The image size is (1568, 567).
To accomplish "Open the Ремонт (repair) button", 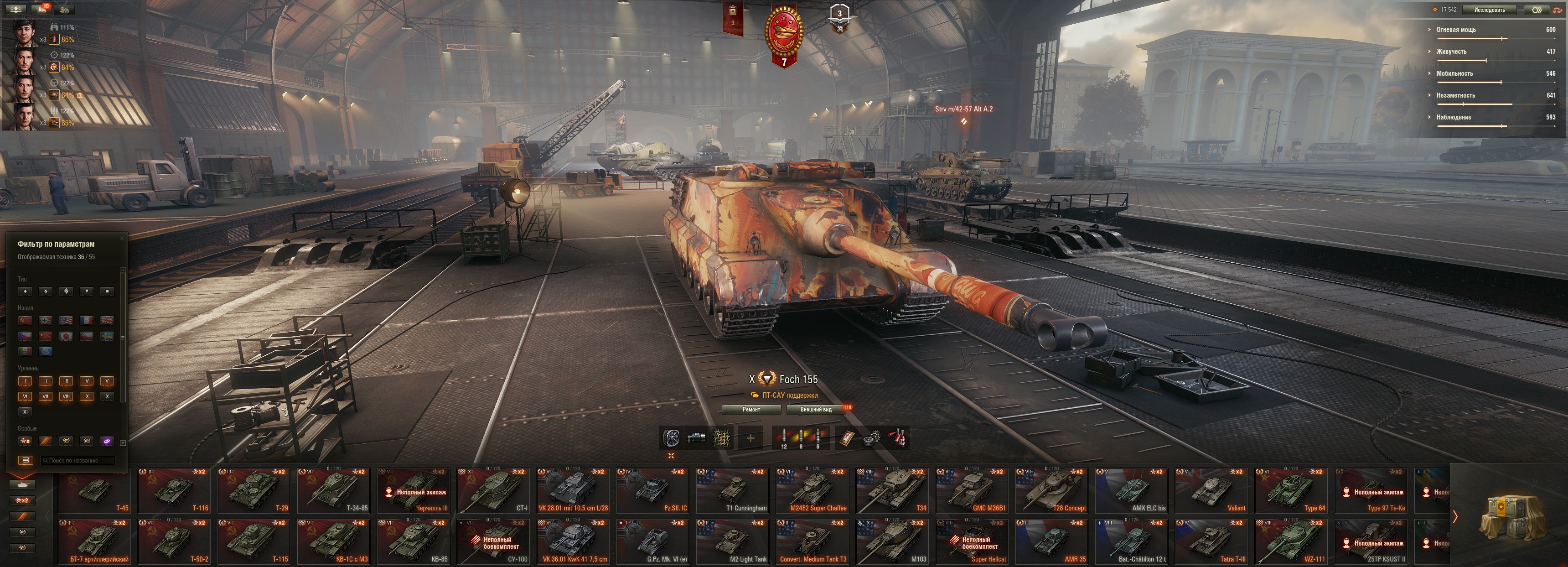I will pyautogui.click(x=751, y=410).
